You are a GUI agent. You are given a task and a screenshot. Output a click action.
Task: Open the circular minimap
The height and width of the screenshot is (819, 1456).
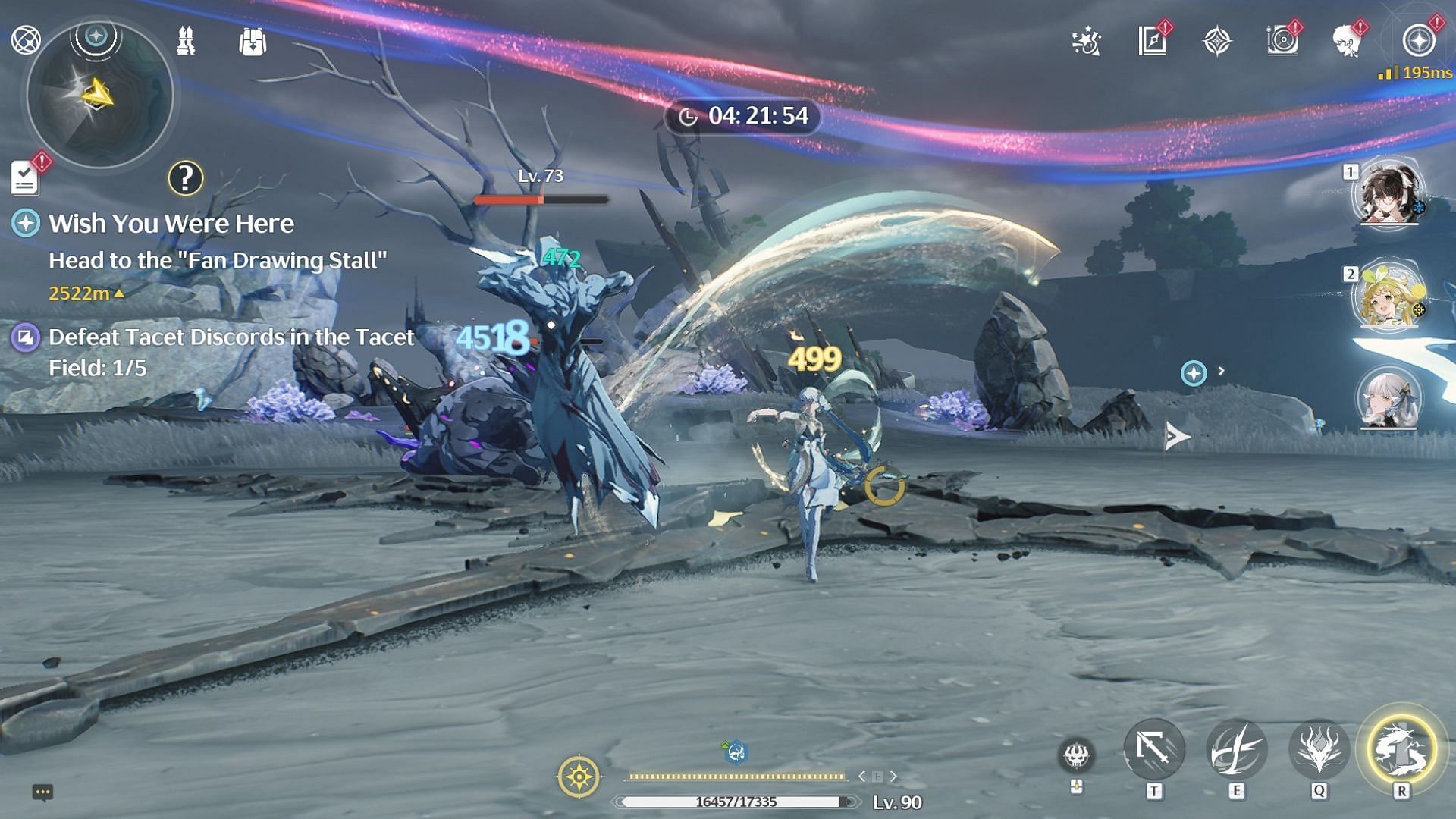coord(99,96)
